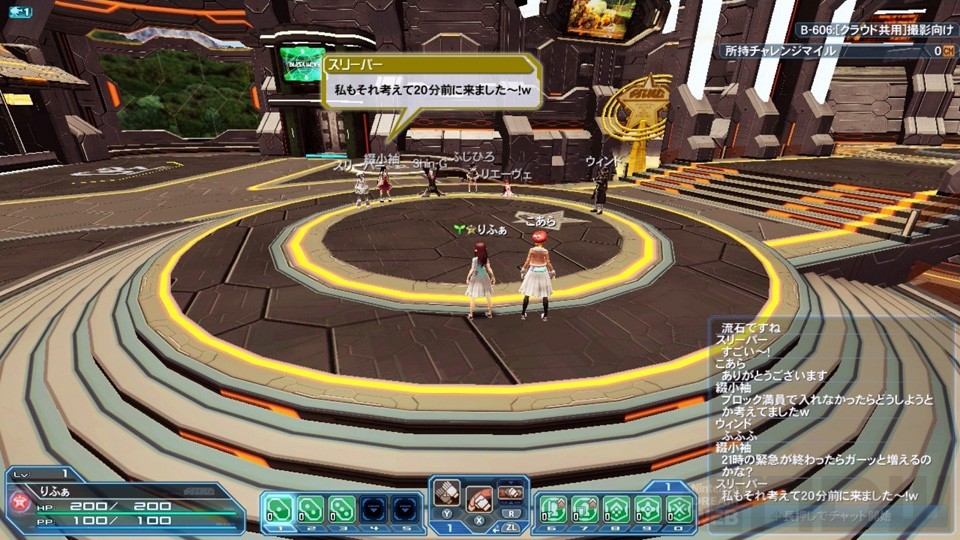Screen dimensions: 960x540
Task: Activate the skill in slot 6
Action: [x=555, y=508]
